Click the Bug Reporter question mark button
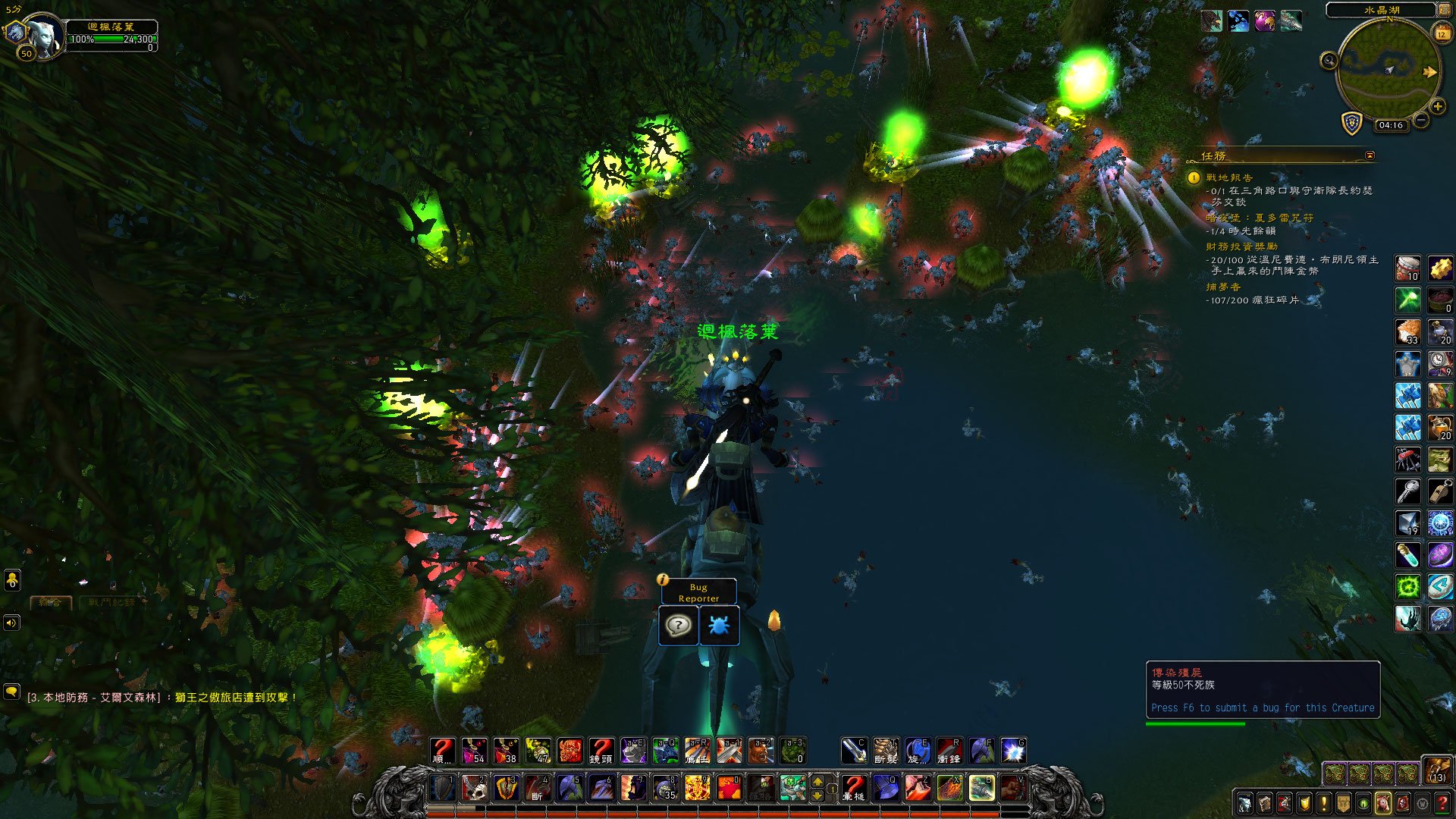Viewport: 1456px width, 819px height. 678,626
